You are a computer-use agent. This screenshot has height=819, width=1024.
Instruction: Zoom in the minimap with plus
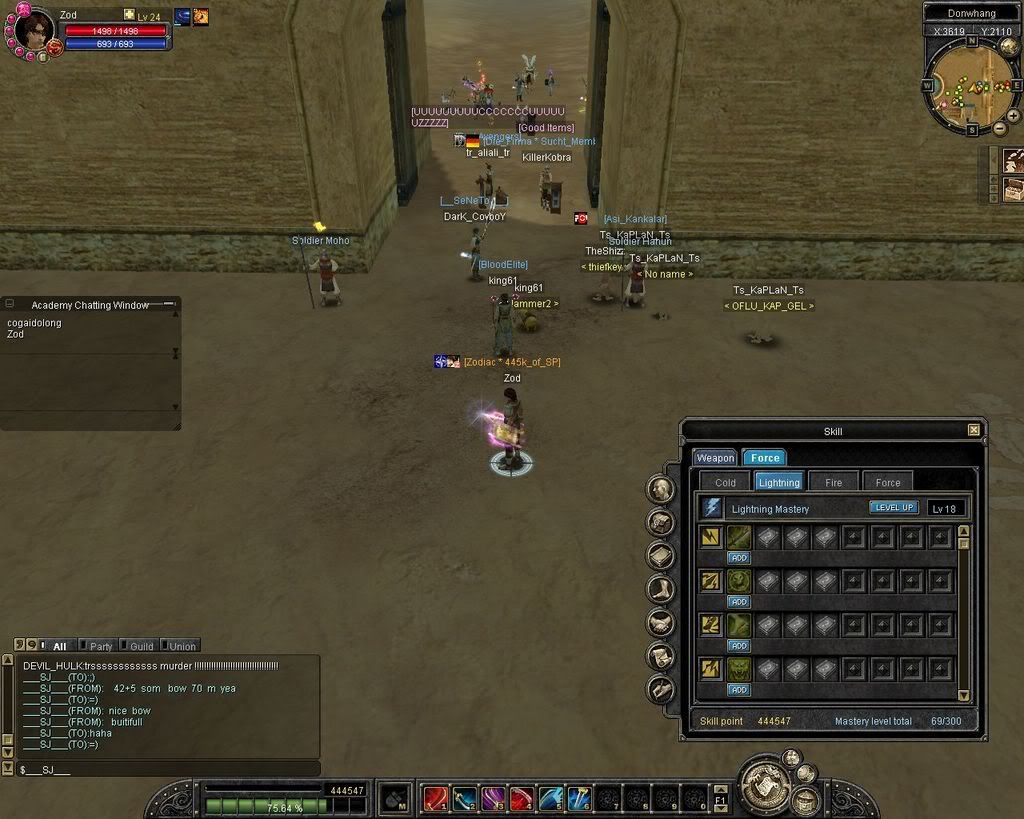click(1013, 116)
